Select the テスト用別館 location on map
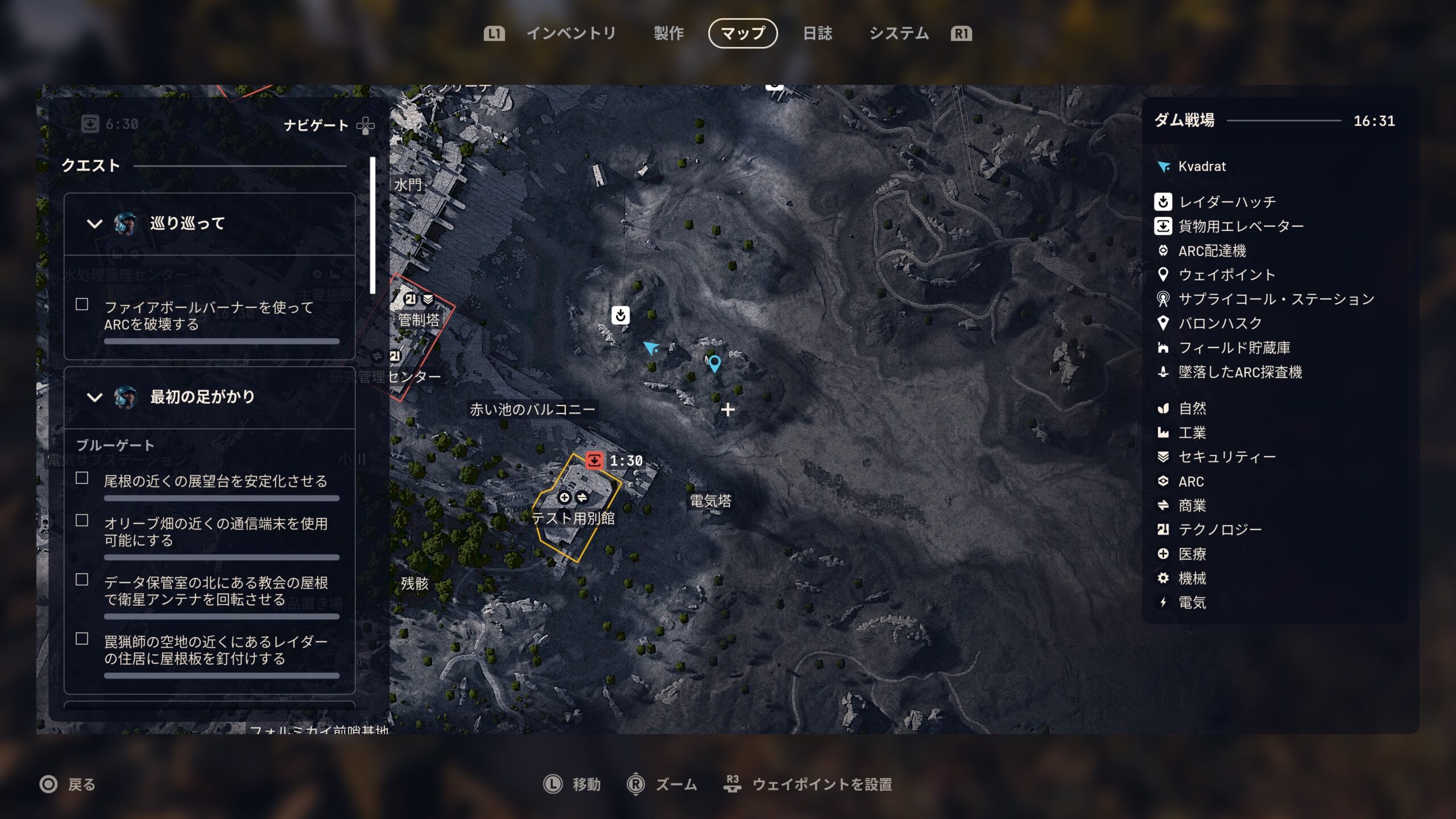Image resolution: width=1456 pixels, height=819 pixels. [x=573, y=518]
